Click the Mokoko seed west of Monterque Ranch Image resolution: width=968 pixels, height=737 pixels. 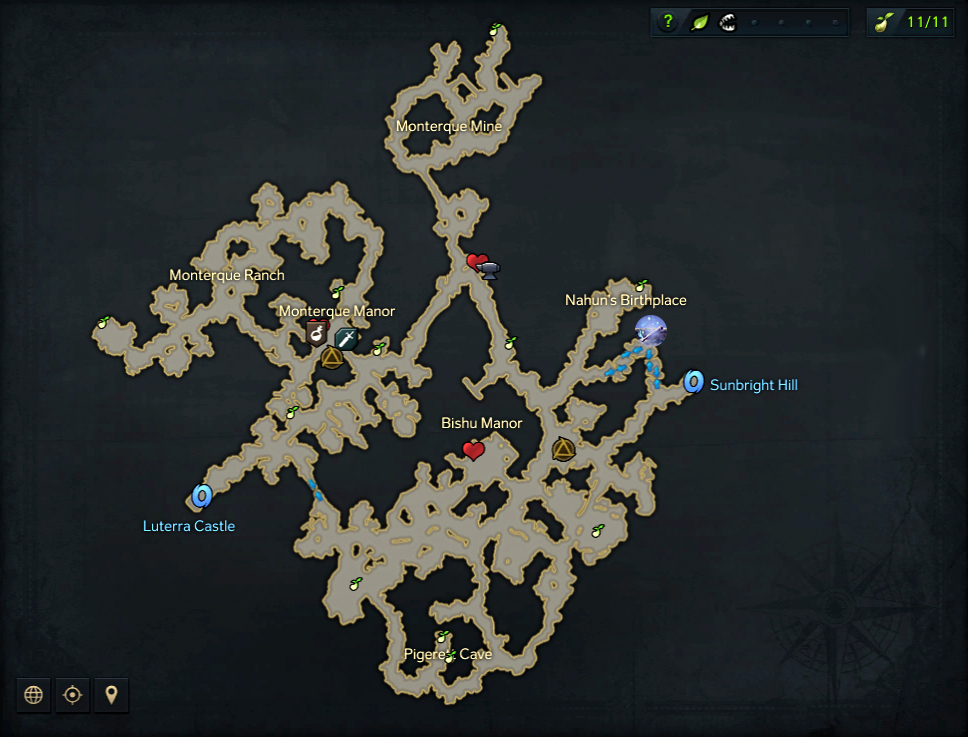point(102,323)
